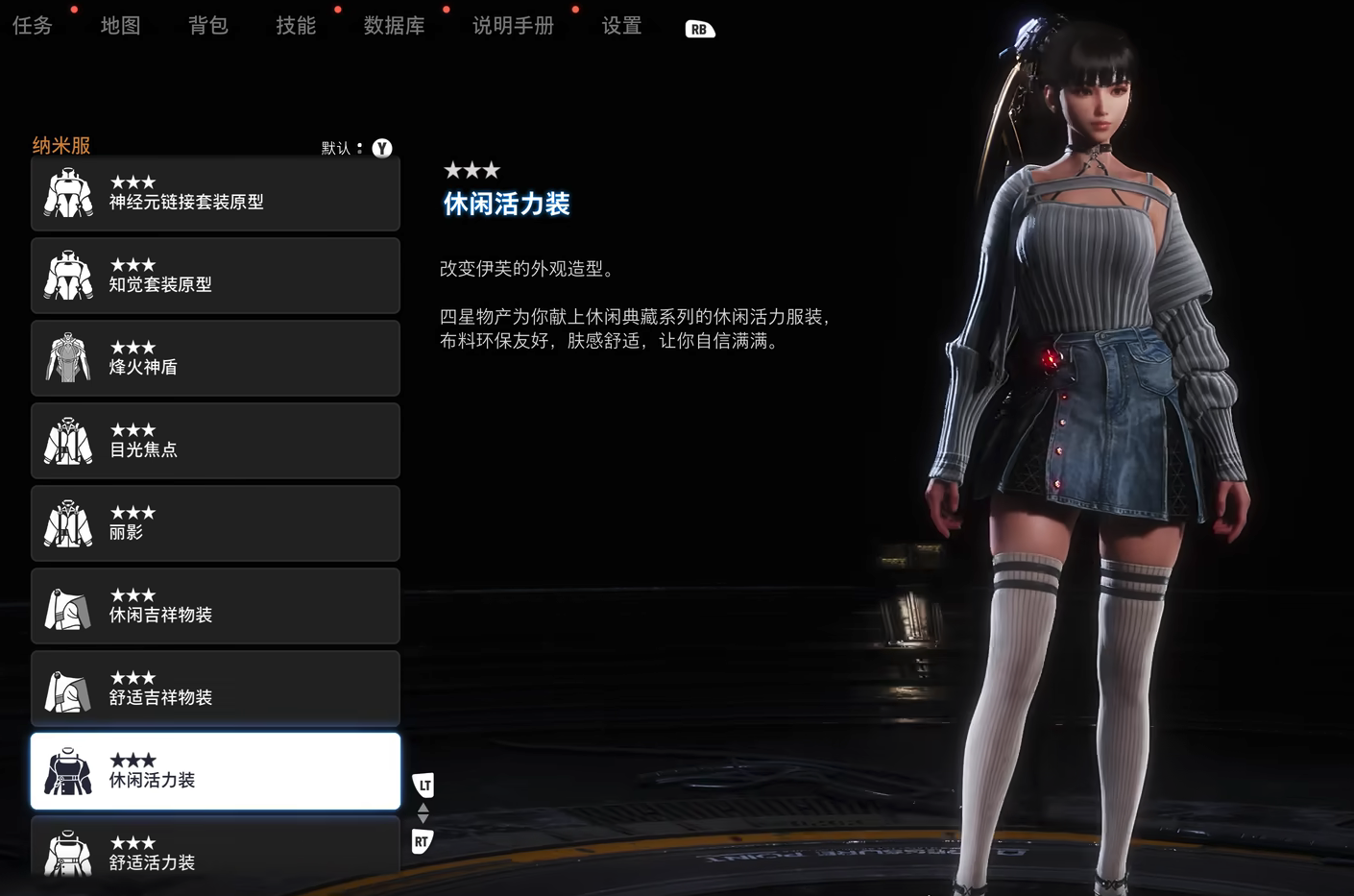Select the 目光焦点 nano suit
1354x896 pixels.
(x=215, y=442)
